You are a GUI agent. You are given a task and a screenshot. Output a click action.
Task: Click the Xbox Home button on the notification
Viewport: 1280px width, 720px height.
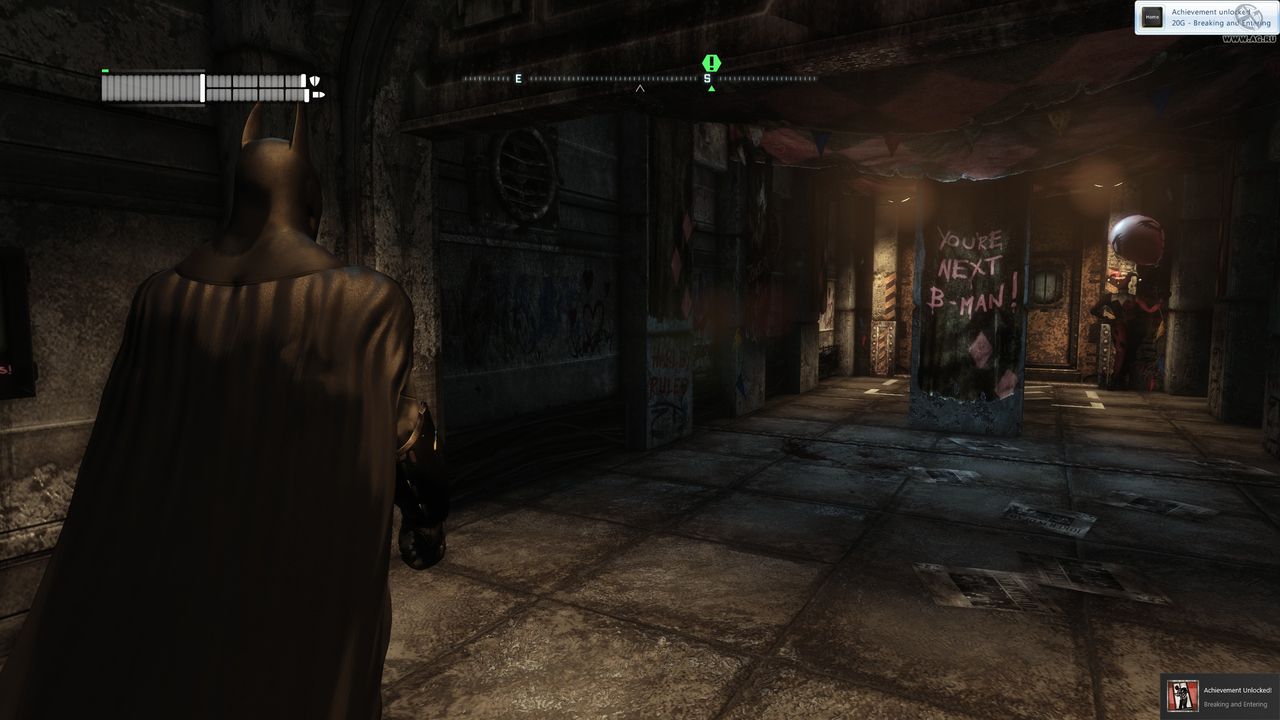coord(1152,17)
